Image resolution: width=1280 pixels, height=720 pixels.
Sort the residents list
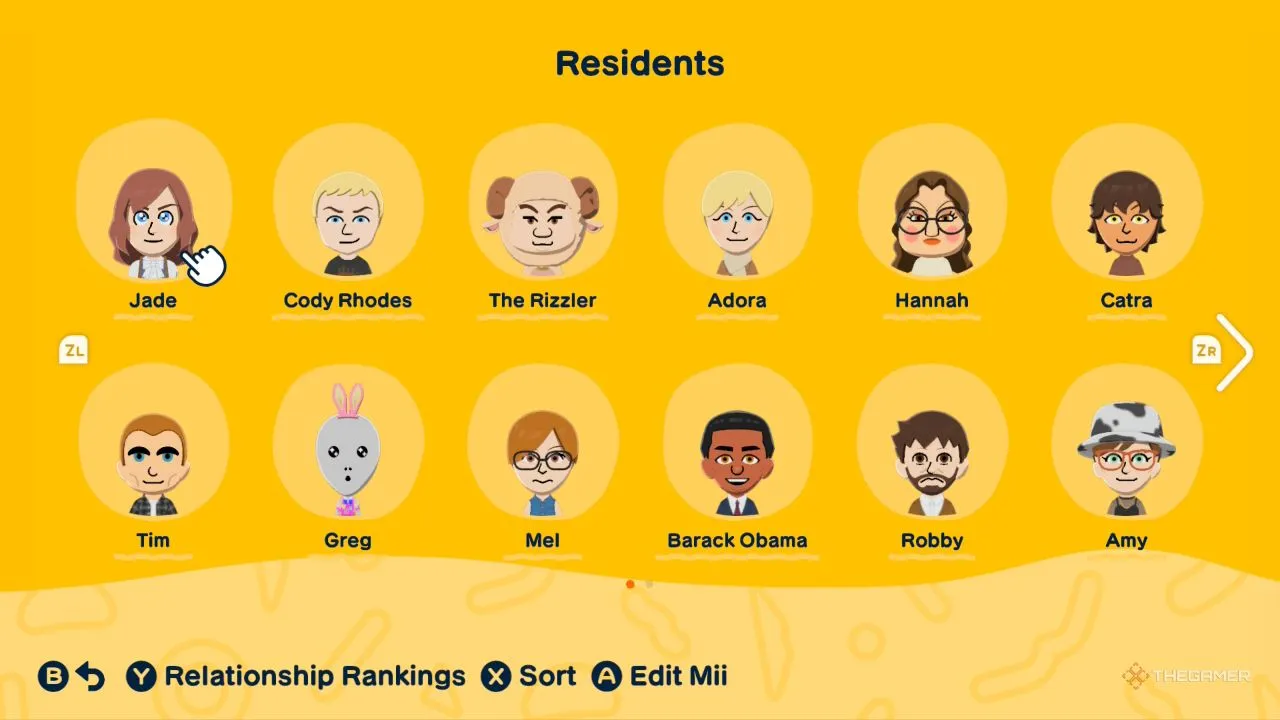click(x=529, y=677)
